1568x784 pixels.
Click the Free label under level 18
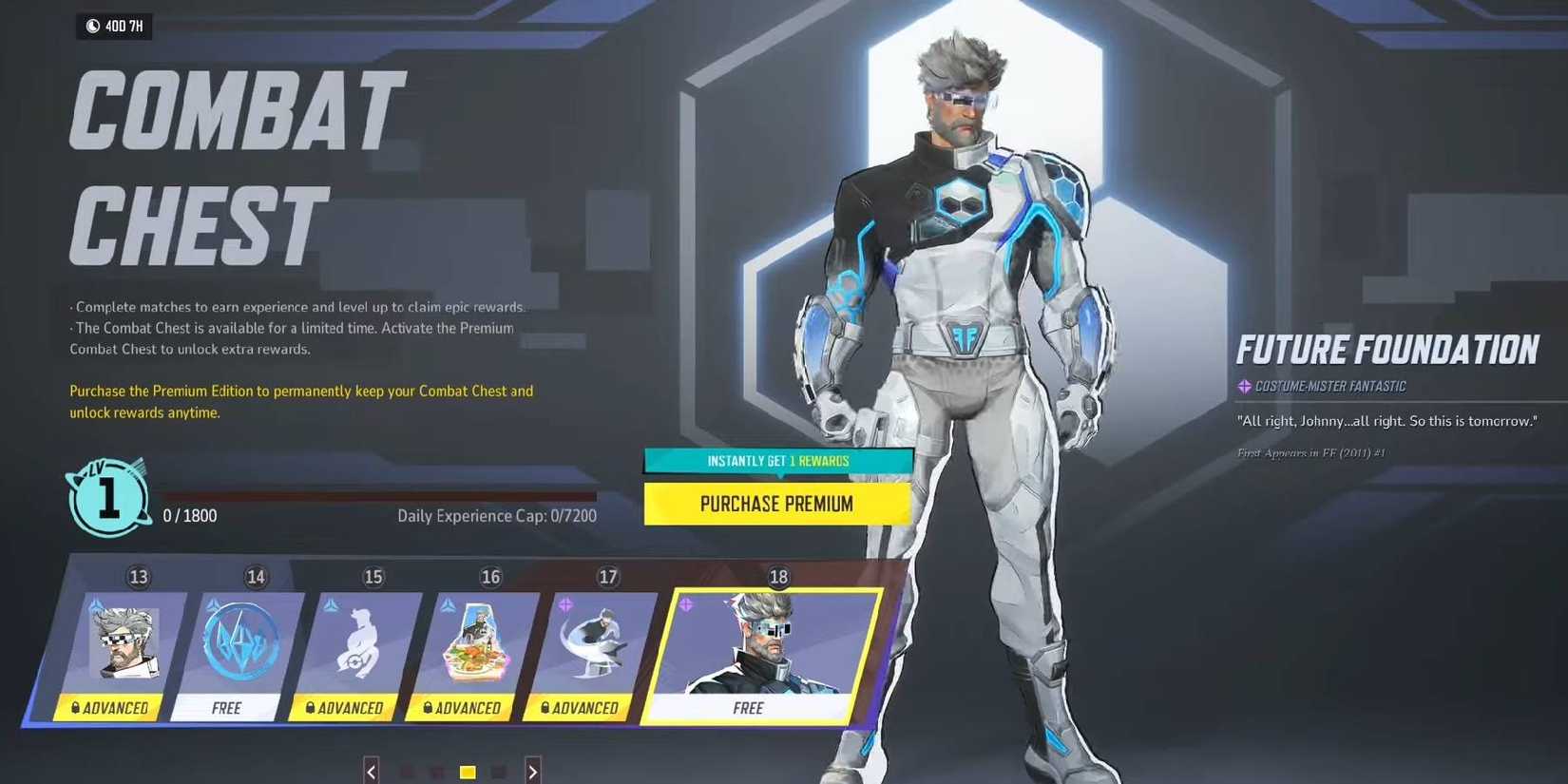pos(749,708)
